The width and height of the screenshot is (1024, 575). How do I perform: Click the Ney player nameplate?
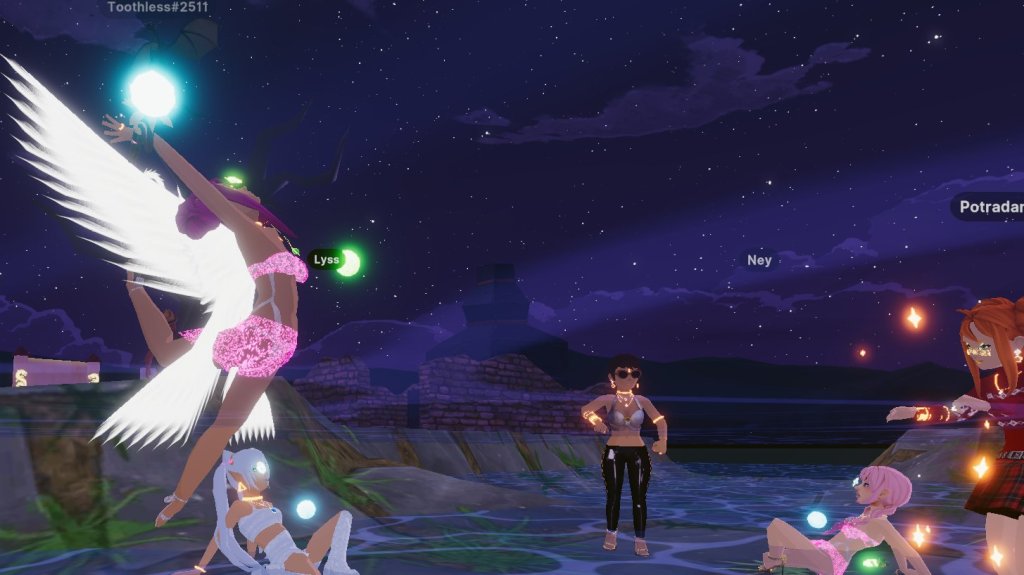coord(760,261)
